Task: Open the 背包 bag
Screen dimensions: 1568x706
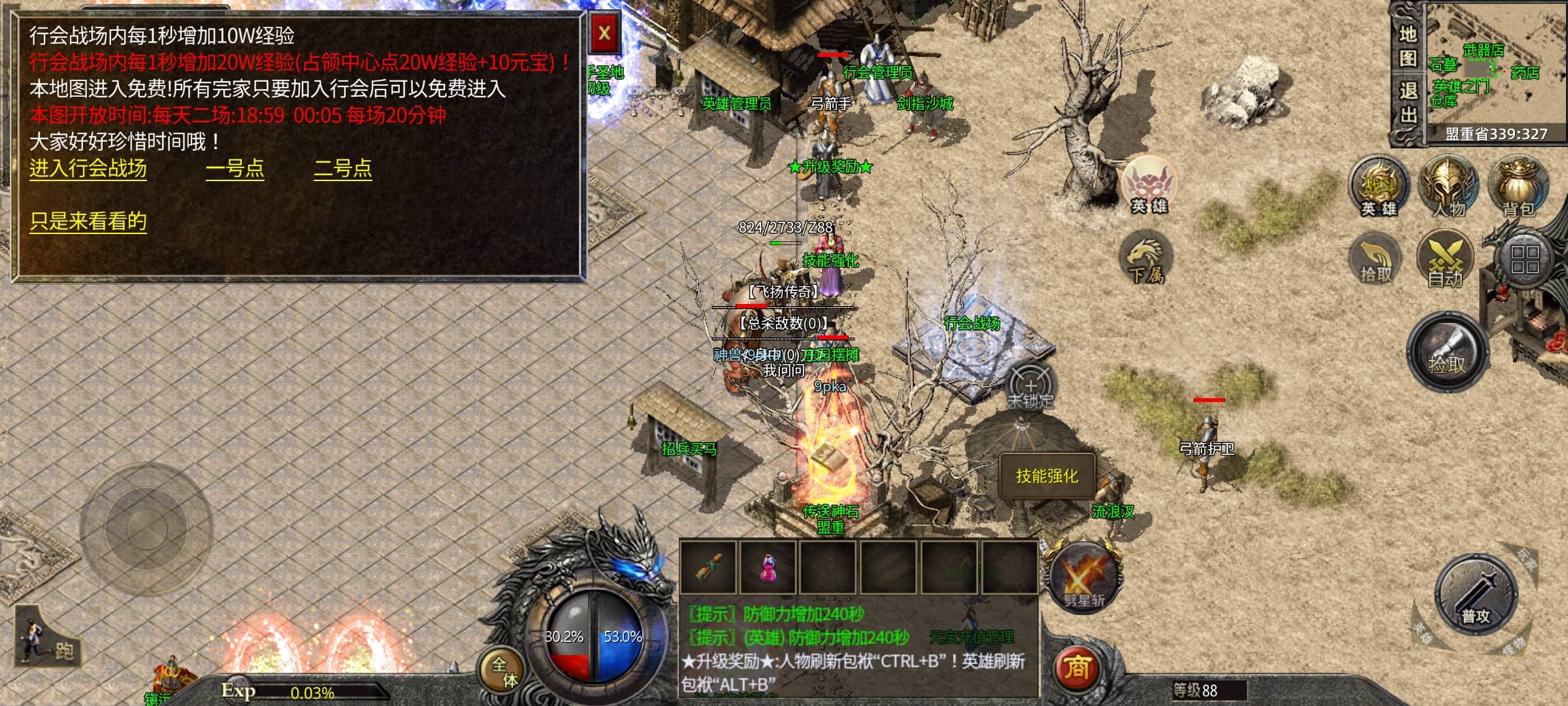Action: coord(1518,186)
